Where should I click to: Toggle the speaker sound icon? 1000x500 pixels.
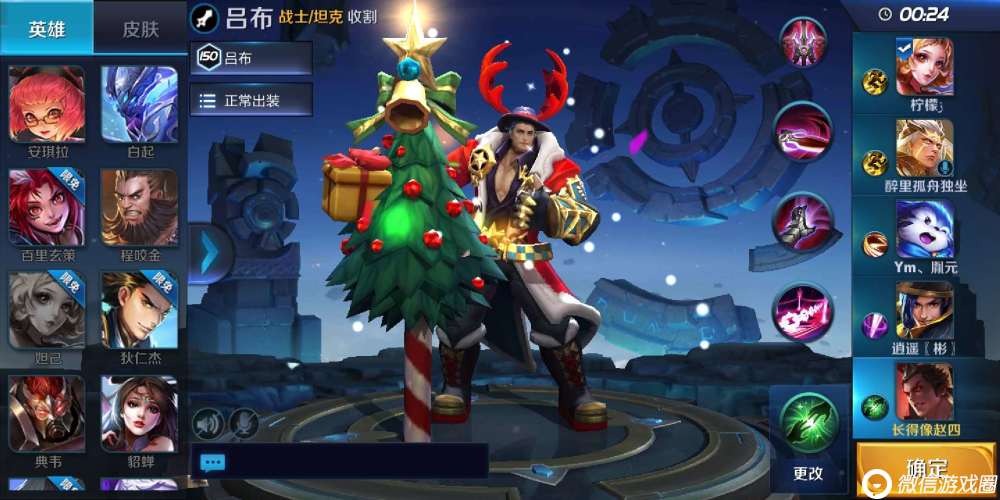click(x=208, y=424)
